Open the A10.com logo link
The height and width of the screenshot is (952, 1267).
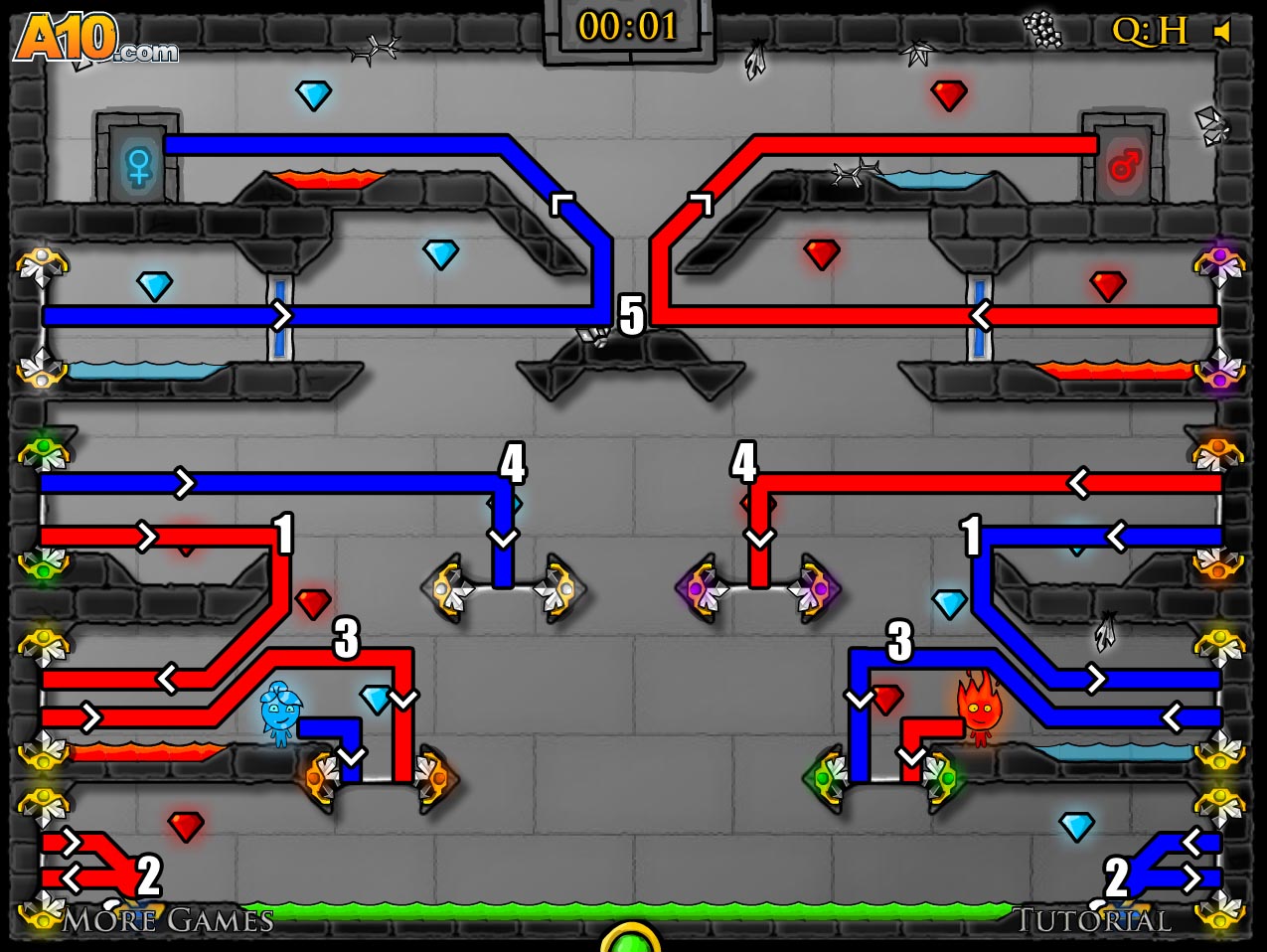coord(95,40)
